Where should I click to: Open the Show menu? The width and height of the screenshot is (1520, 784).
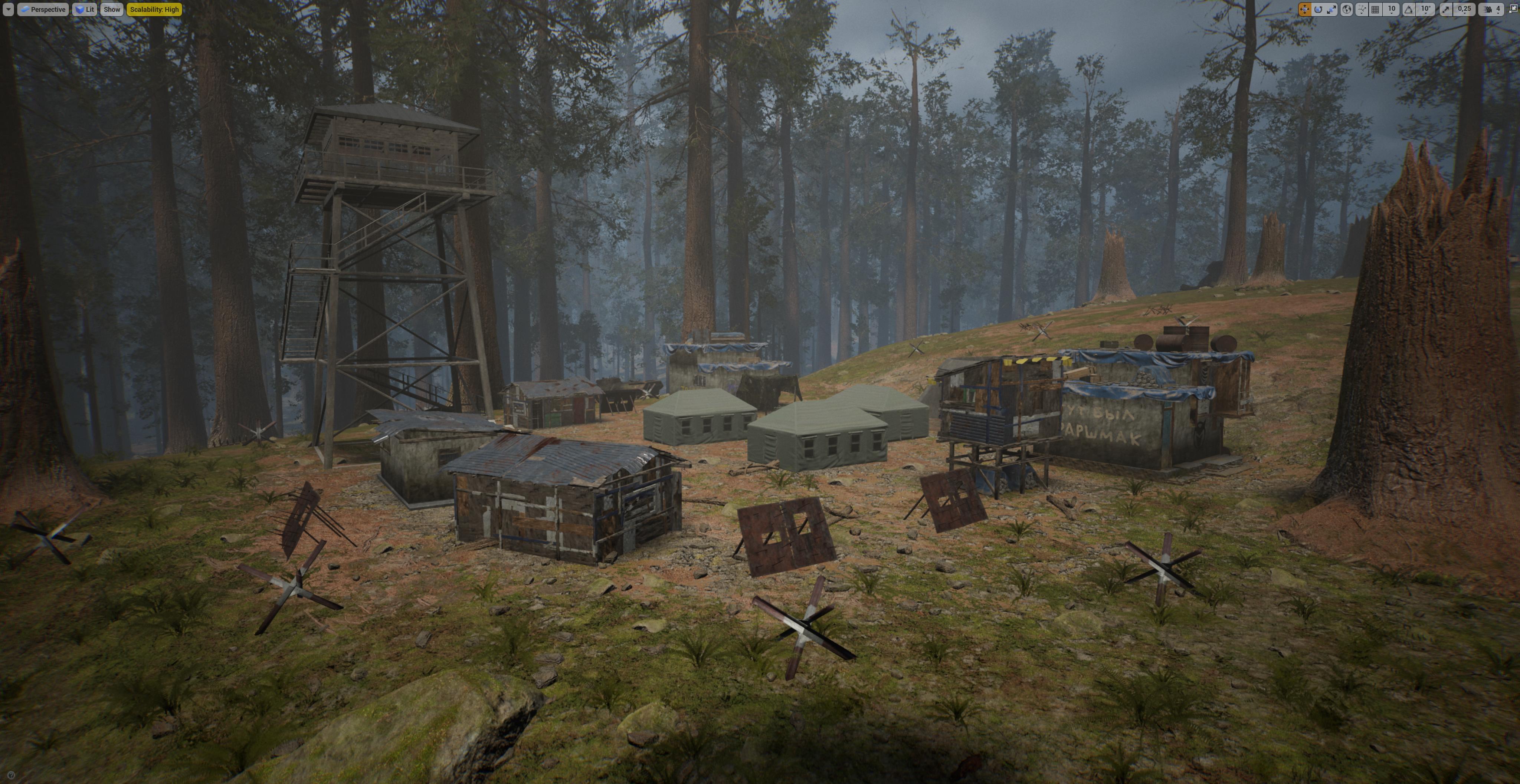112,9
